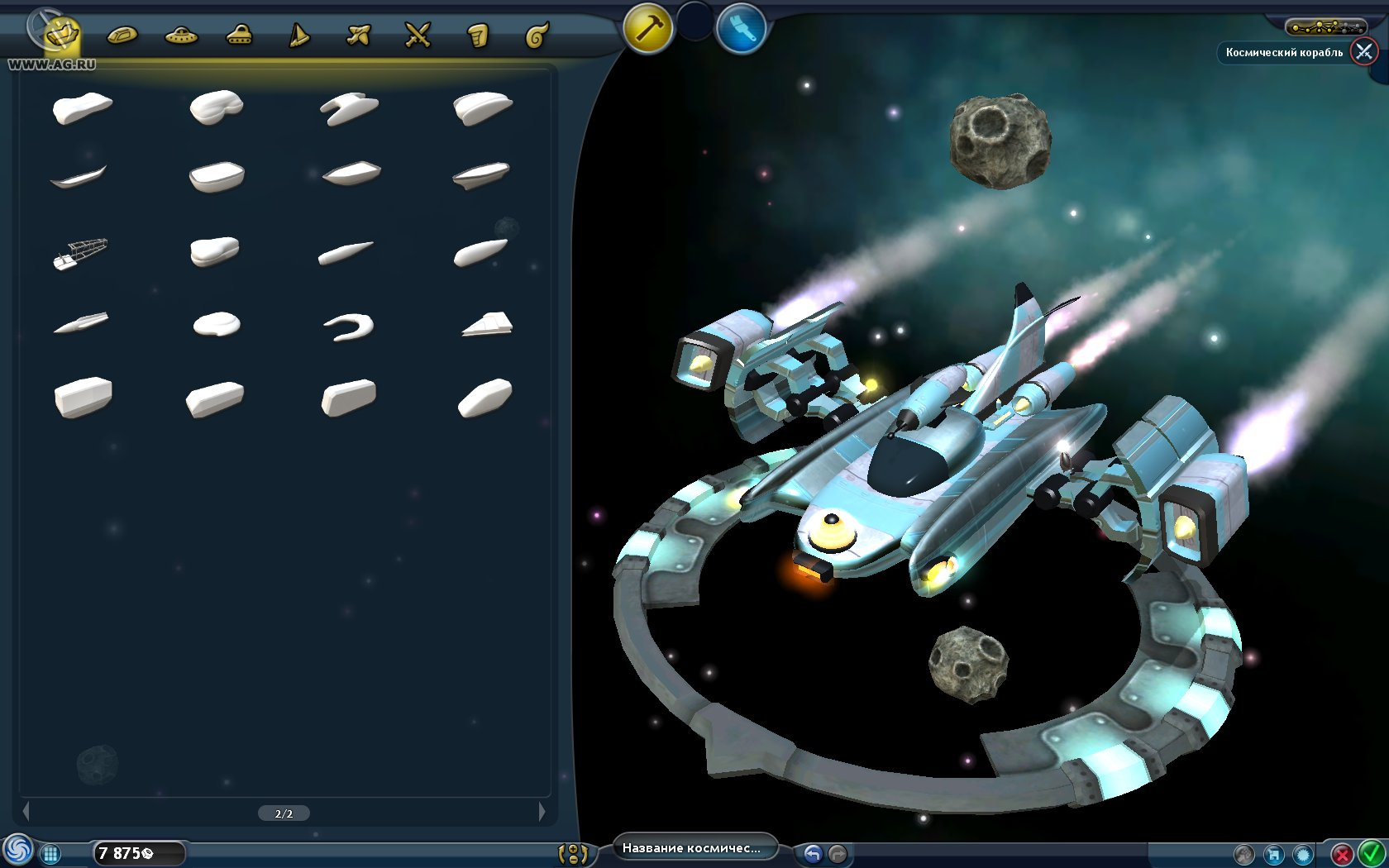Confirm ship with green checkmark

click(x=1371, y=853)
